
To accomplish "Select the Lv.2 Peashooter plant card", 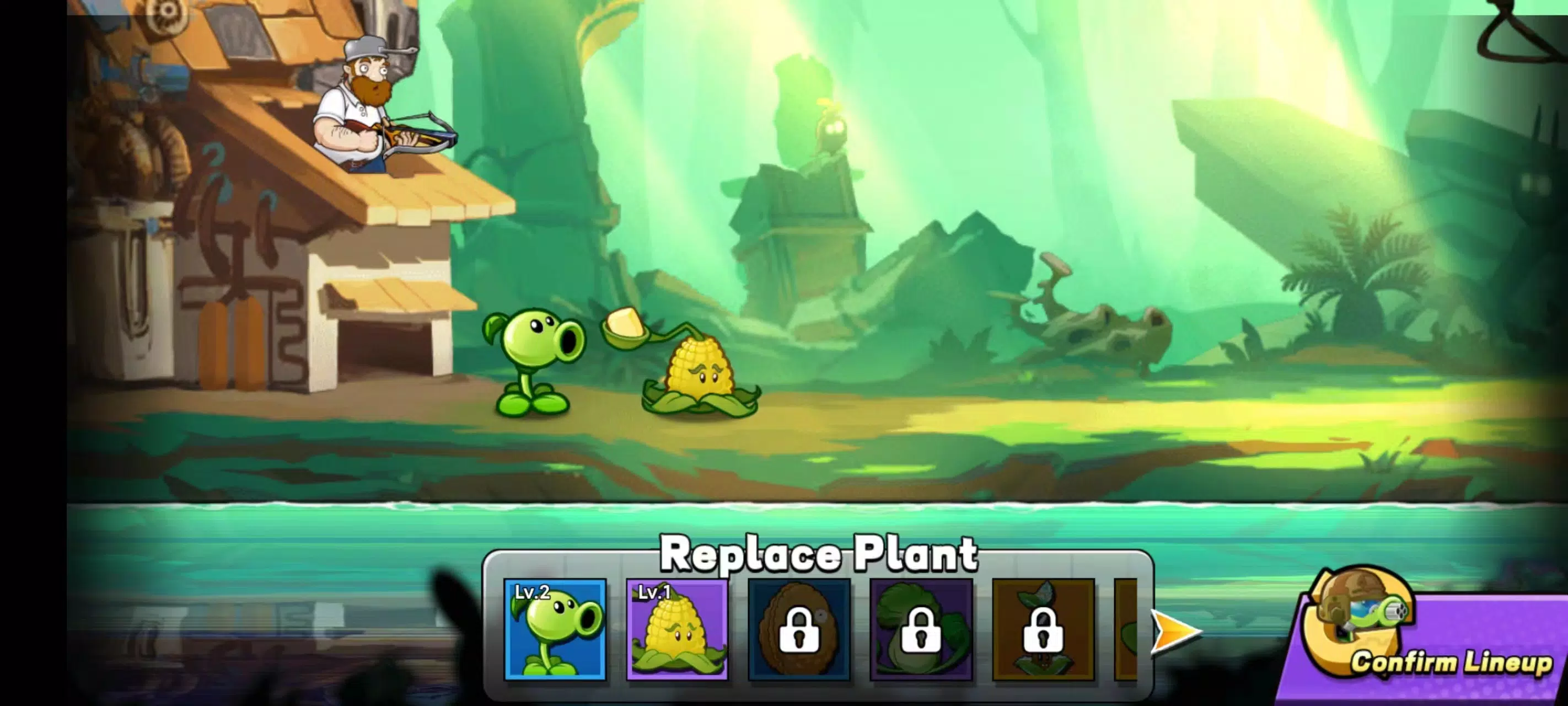I will tap(555, 638).
